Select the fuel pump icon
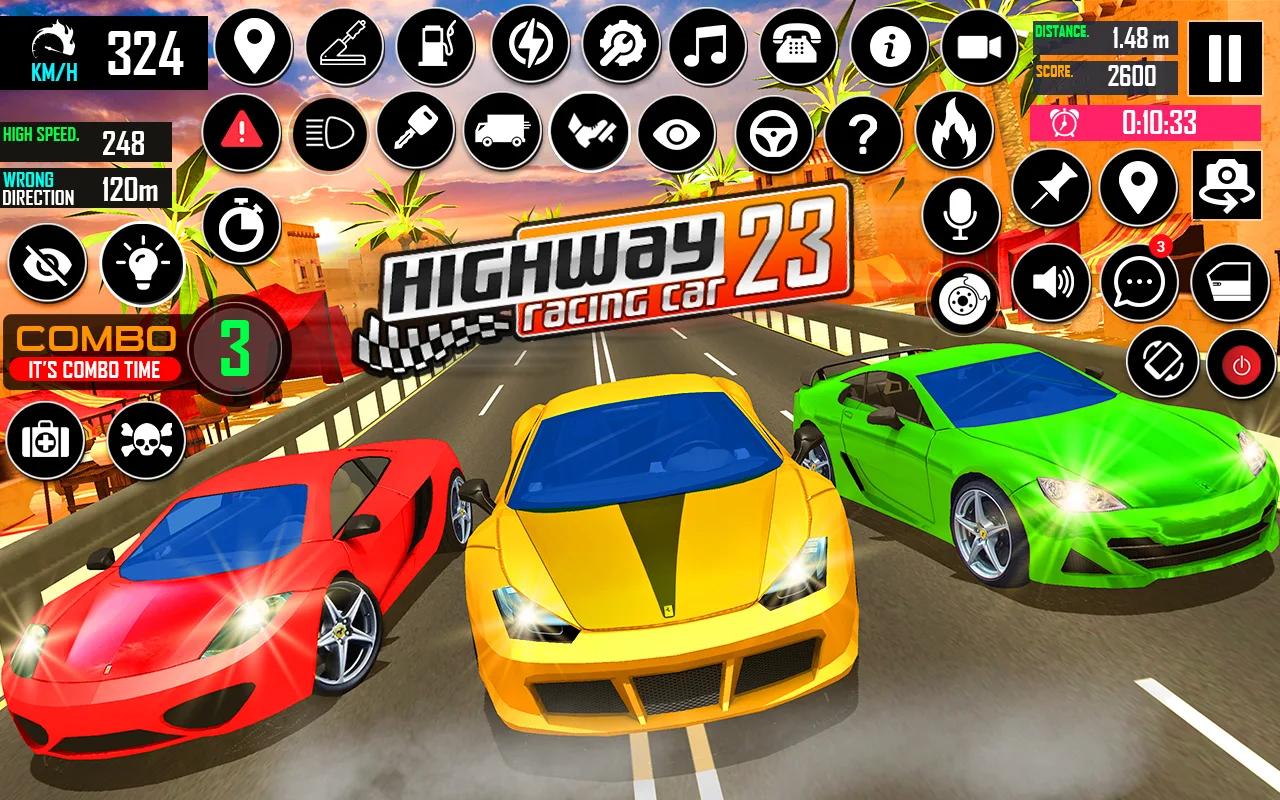This screenshot has width=1280, height=800. tap(437, 45)
